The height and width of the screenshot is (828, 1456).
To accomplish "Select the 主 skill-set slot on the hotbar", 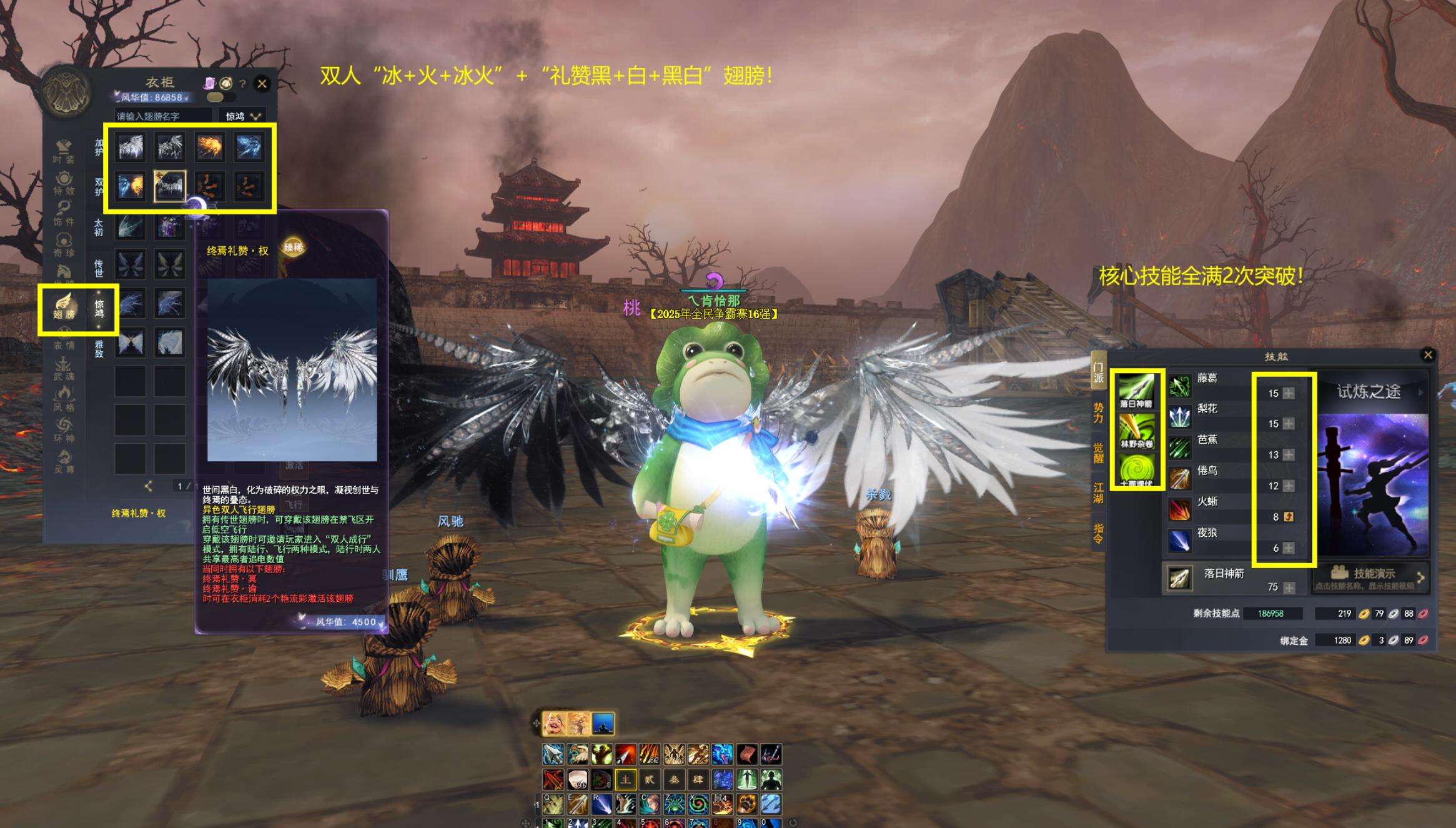I will click(625, 779).
